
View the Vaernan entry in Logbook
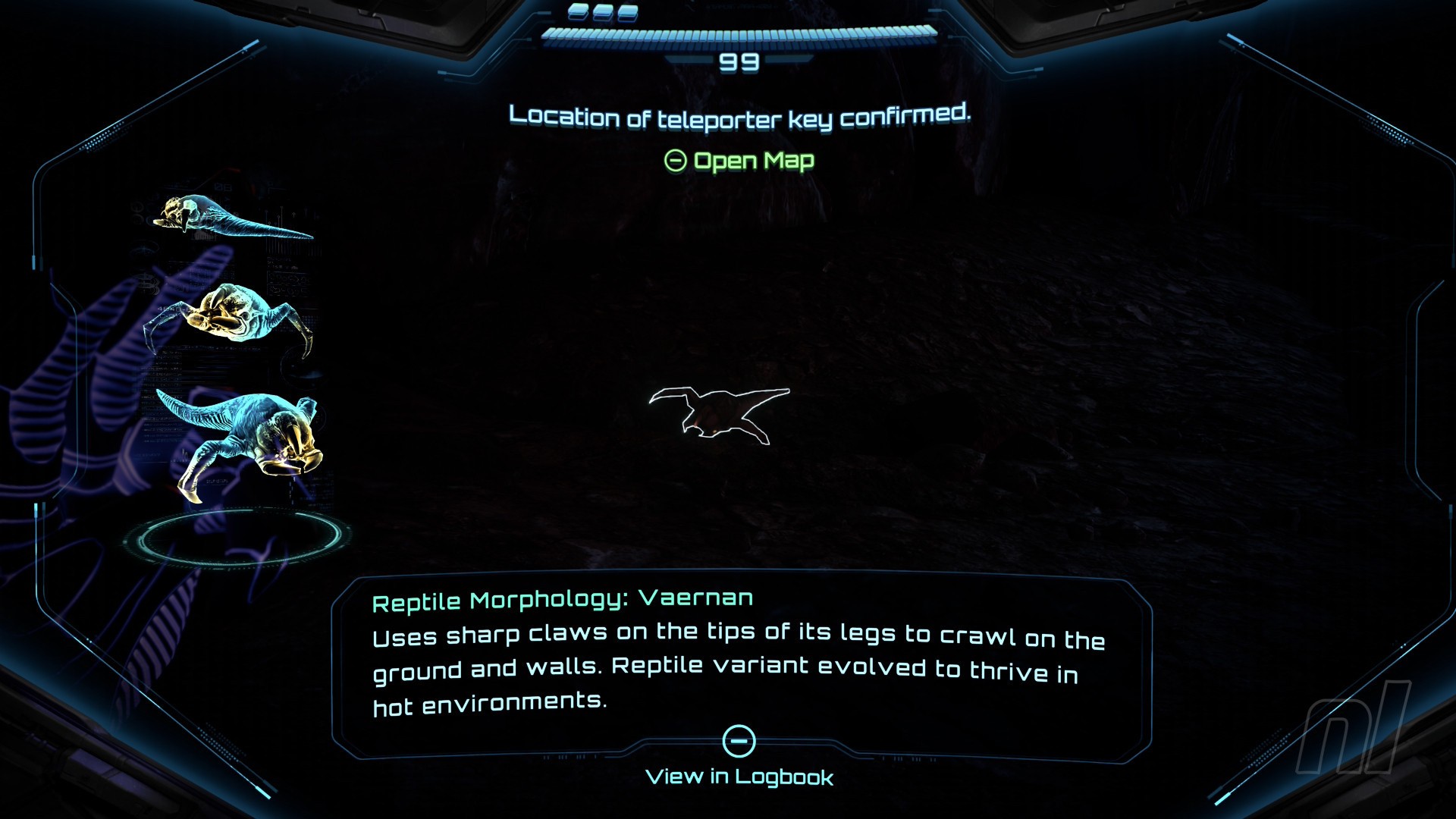[x=739, y=758]
